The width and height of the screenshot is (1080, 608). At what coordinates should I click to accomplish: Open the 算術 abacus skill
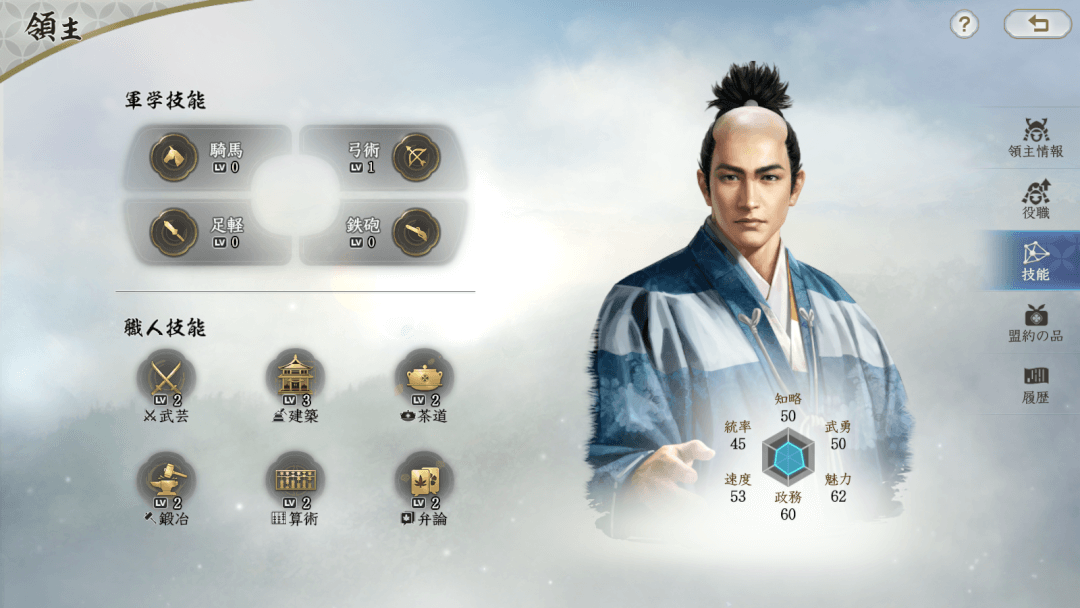[295, 483]
